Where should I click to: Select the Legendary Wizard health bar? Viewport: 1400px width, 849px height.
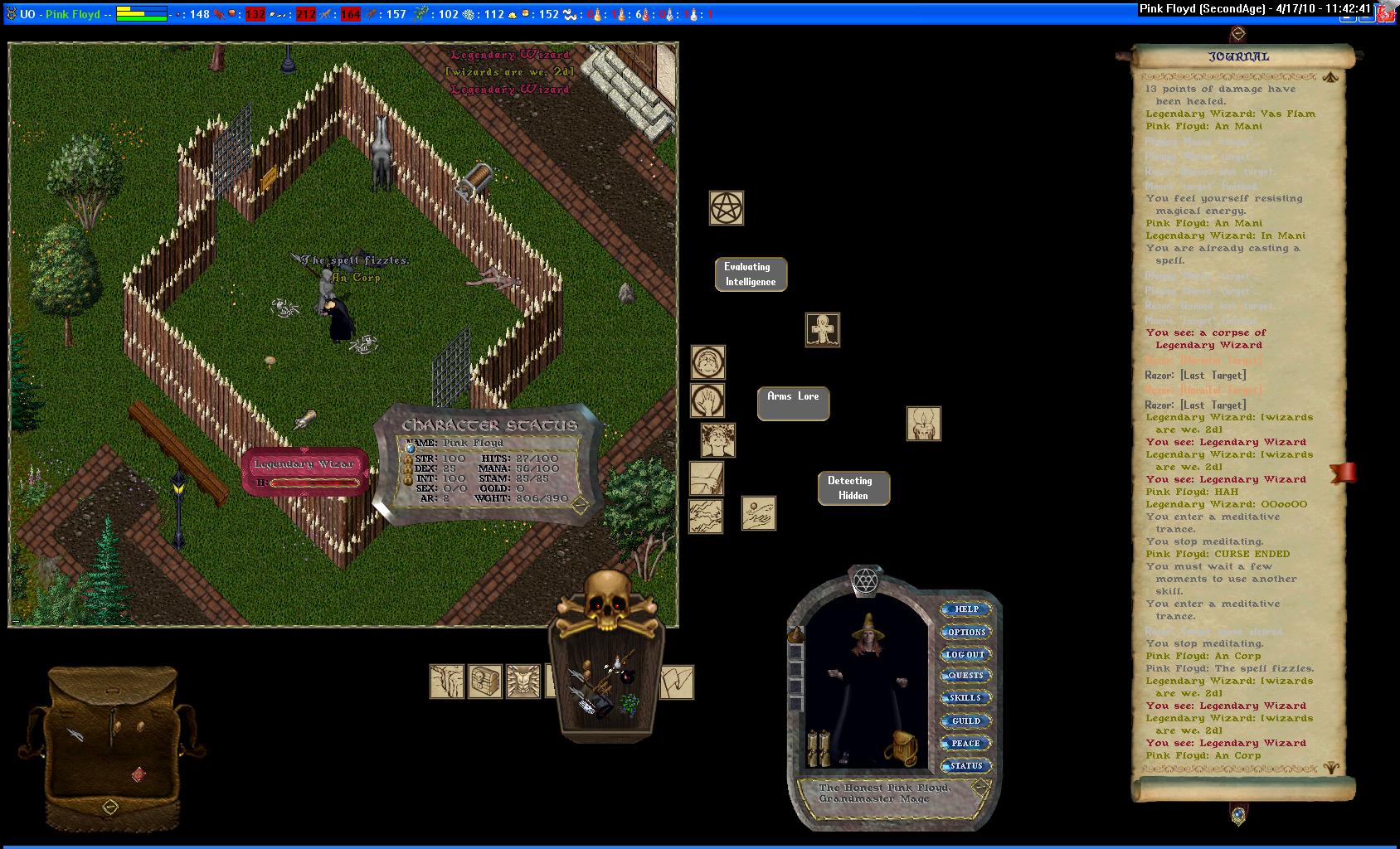304,472
